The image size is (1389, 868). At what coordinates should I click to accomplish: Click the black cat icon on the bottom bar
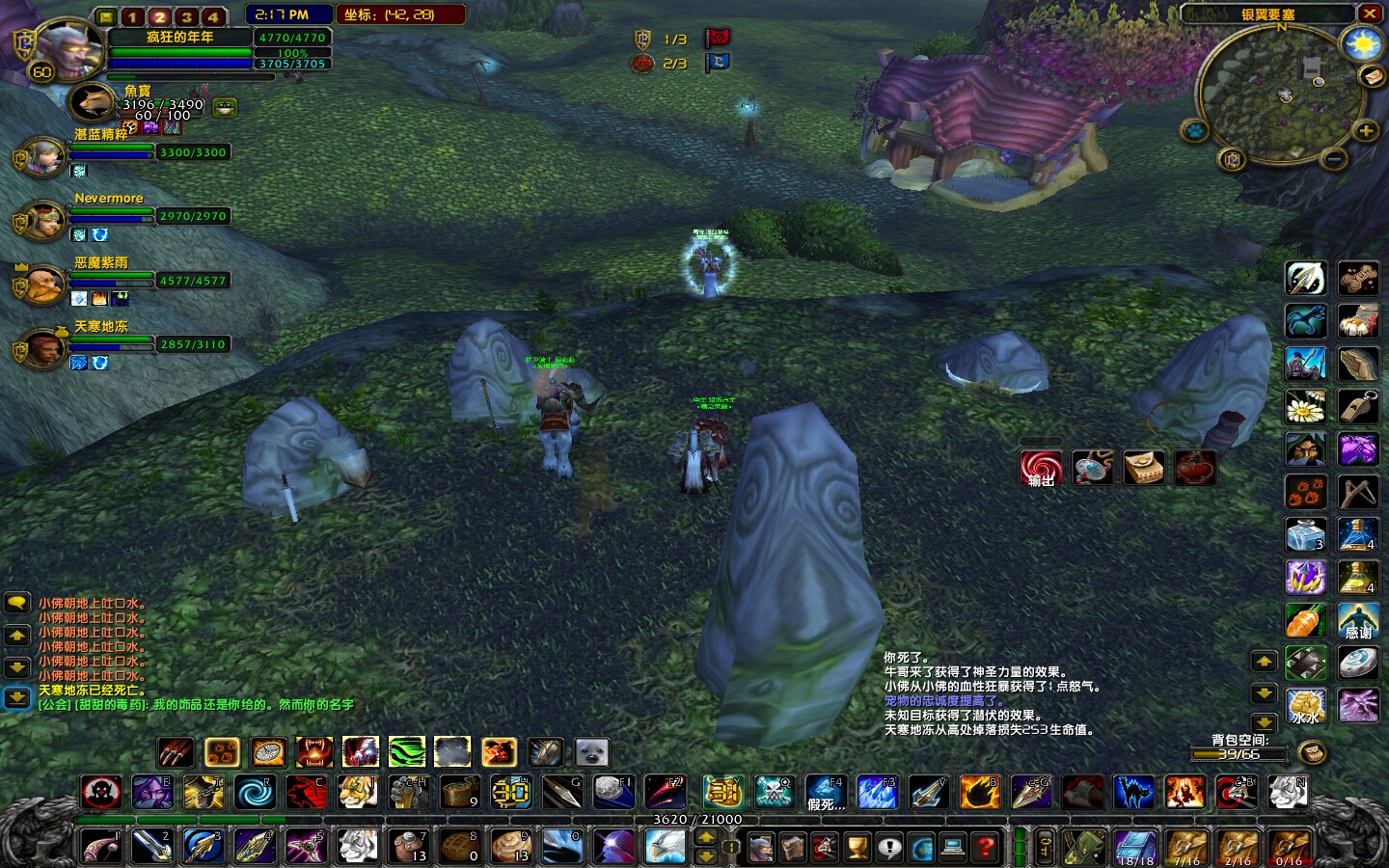click(x=1133, y=793)
